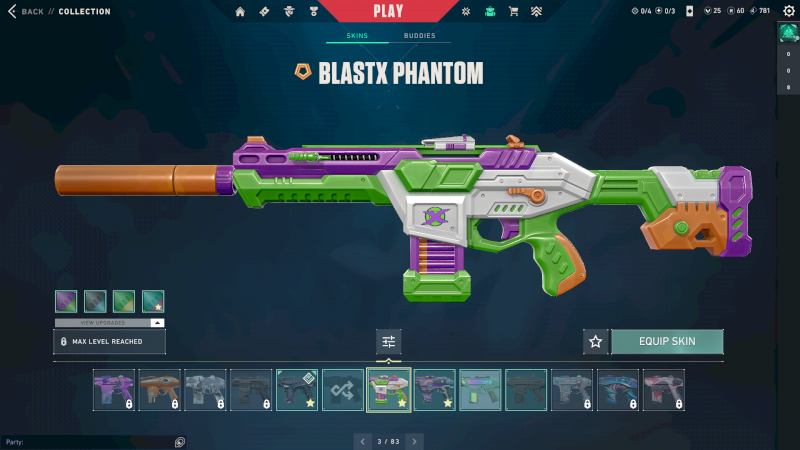800x450 pixels.
Task: Open the party chat icon
Action: [179, 442]
